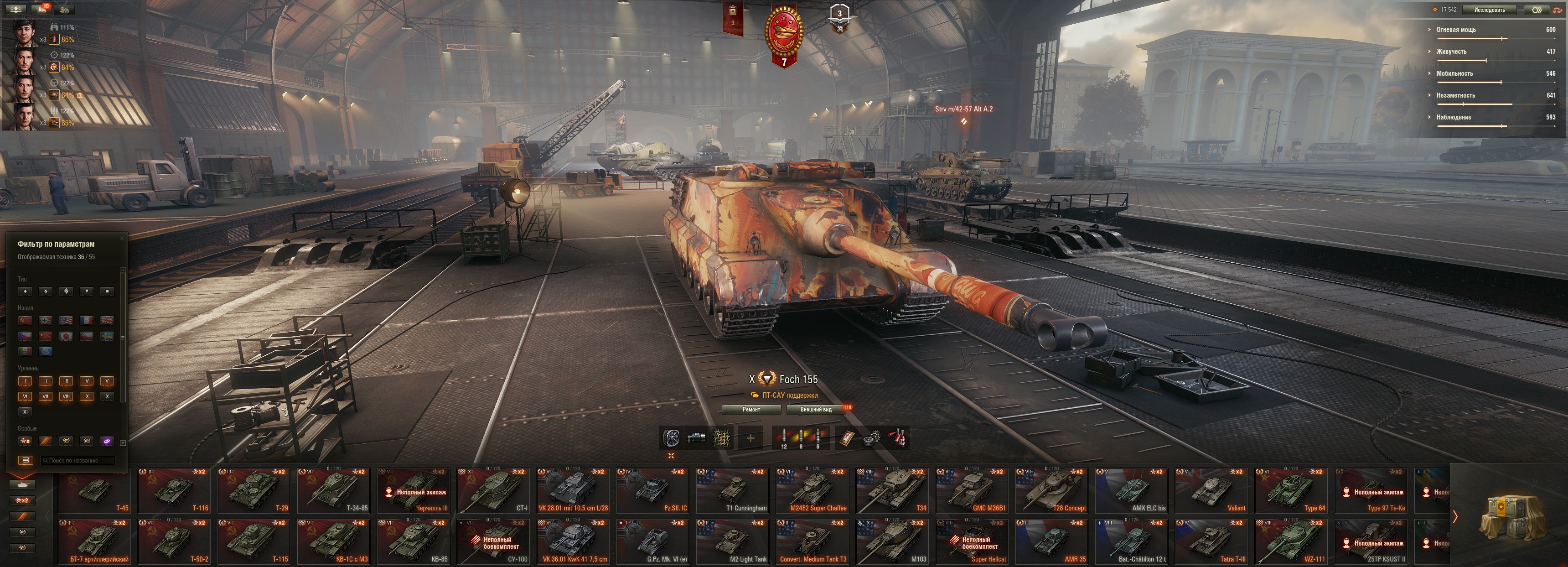Toggle the tier X level filter

(x=107, y=396)
